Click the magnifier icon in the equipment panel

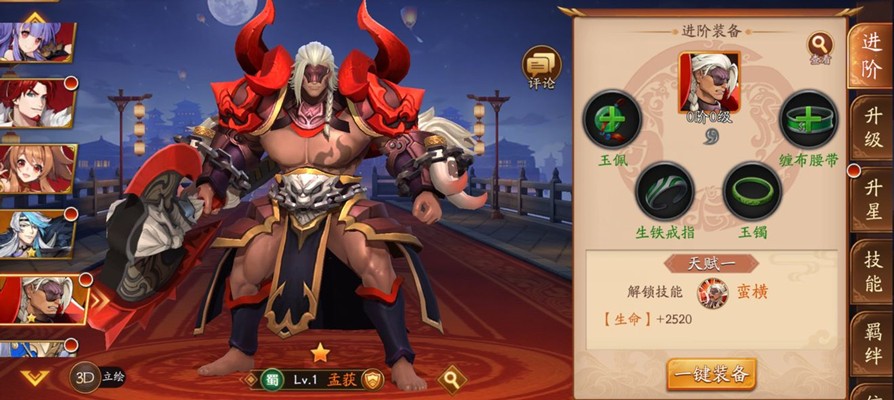click(x=820, y=45)
